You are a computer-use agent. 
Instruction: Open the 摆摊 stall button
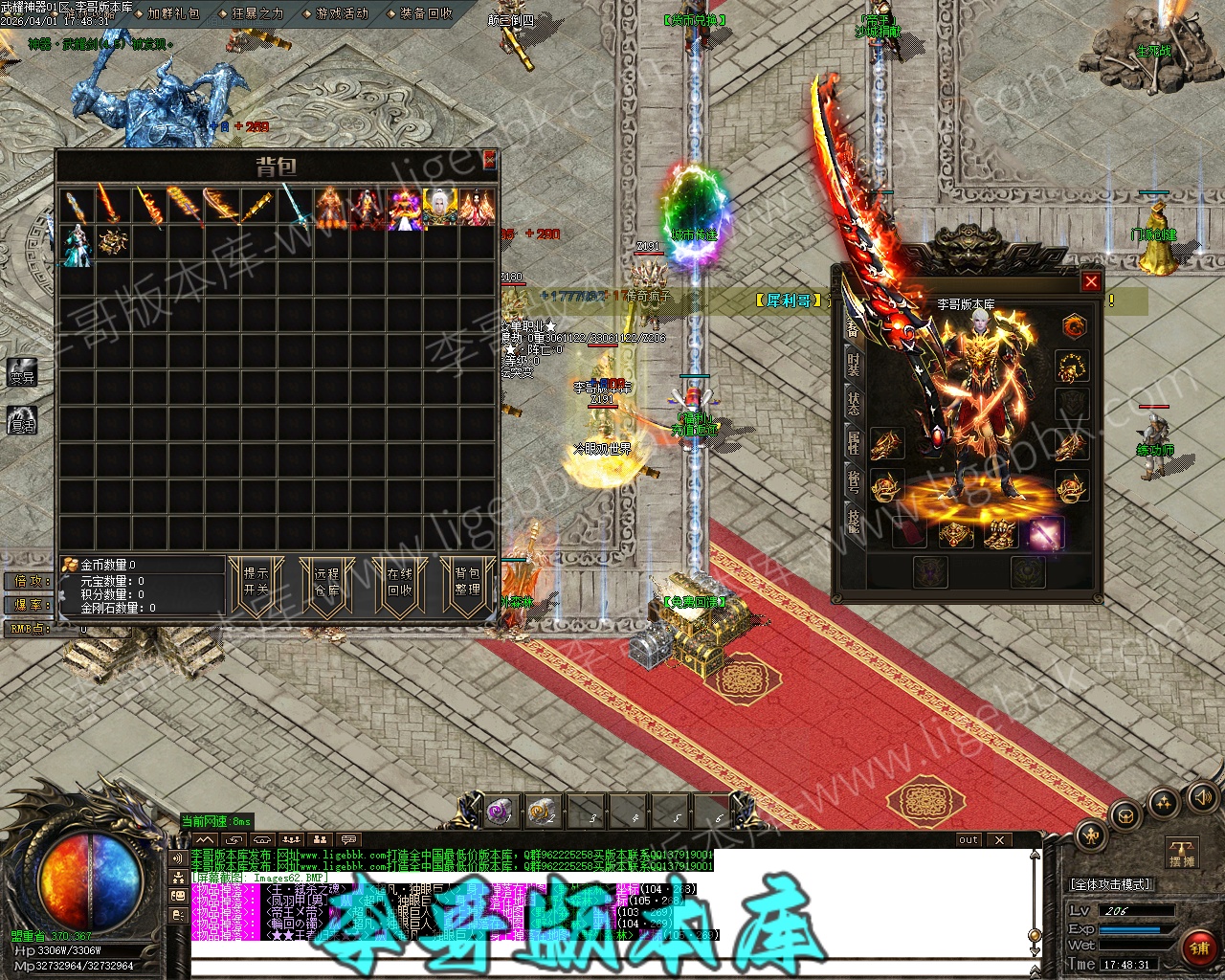pyautogui.click(x=1183, y=853)
